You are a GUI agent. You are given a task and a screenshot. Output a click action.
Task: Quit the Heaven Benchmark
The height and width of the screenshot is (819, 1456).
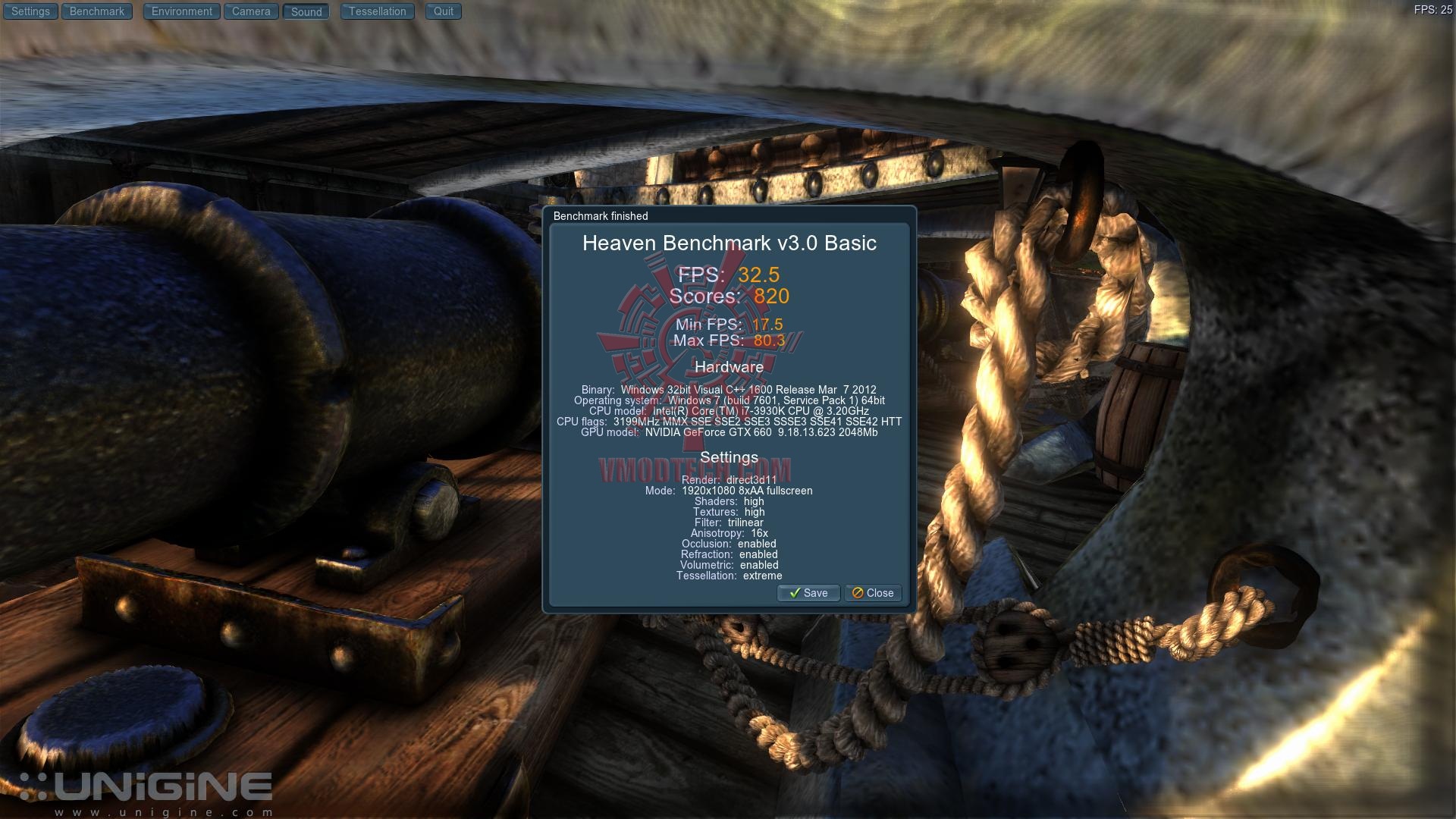tap(444, 11)
